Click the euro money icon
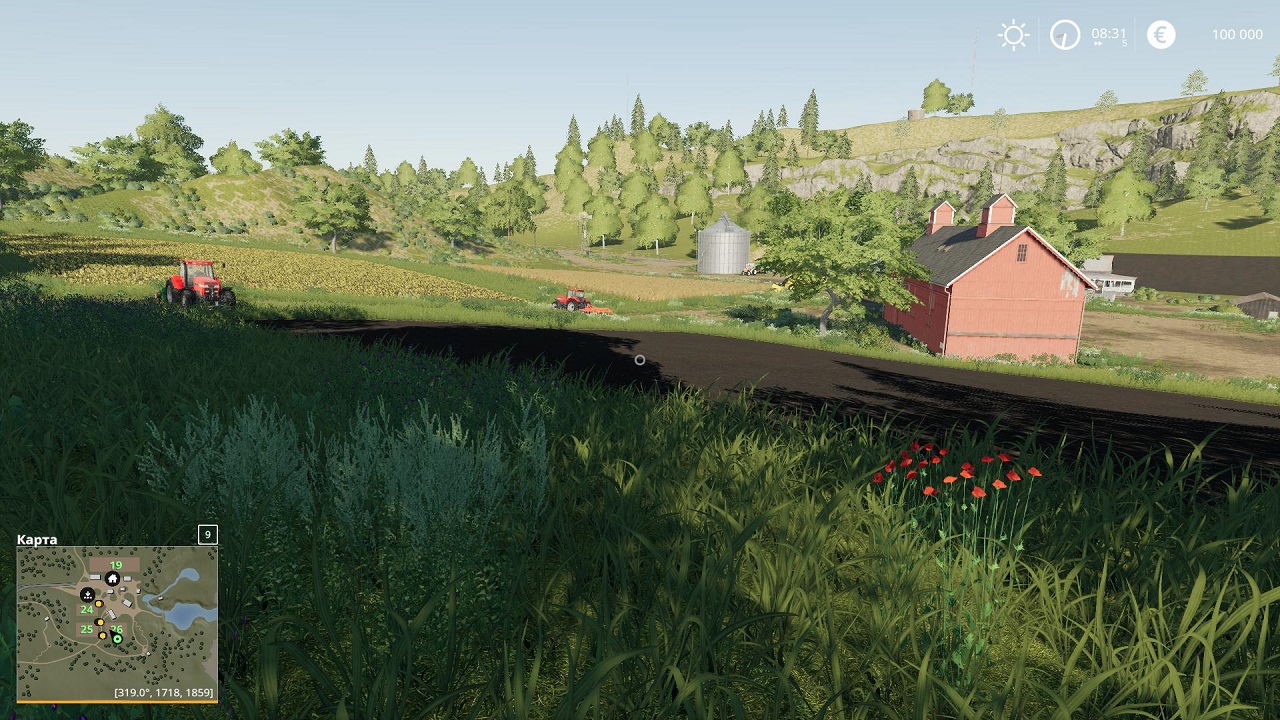 pos(1161,35)
